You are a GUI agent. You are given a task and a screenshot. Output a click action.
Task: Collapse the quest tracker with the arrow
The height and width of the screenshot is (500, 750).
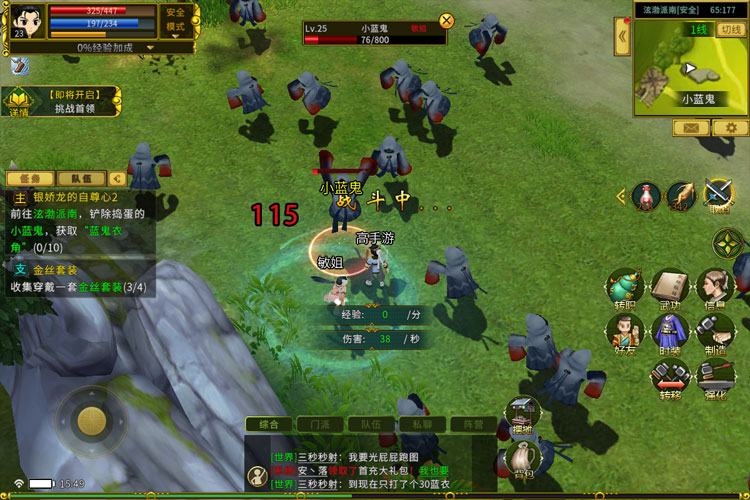point(117,178)
